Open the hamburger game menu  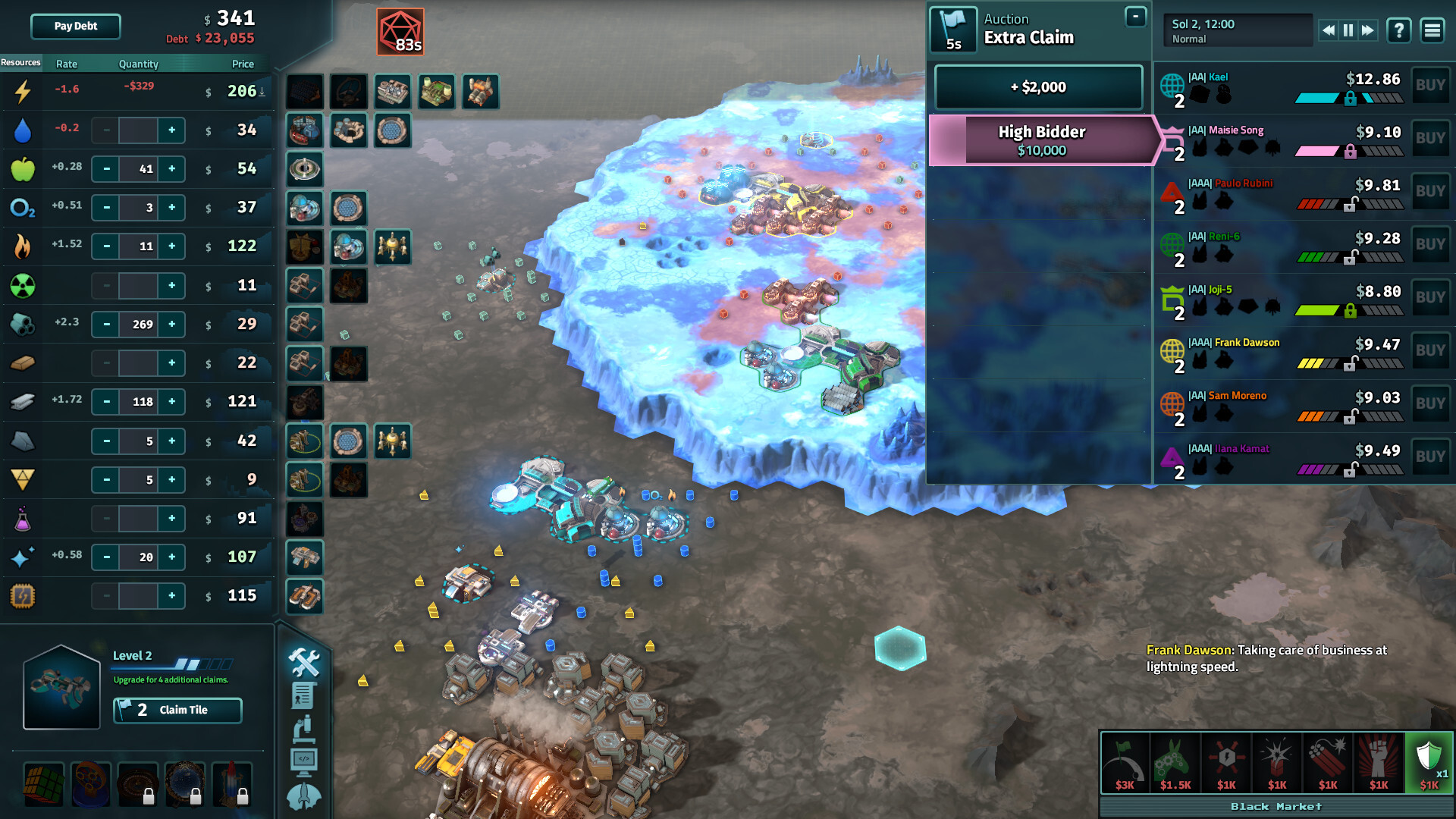coord(1432,31)
